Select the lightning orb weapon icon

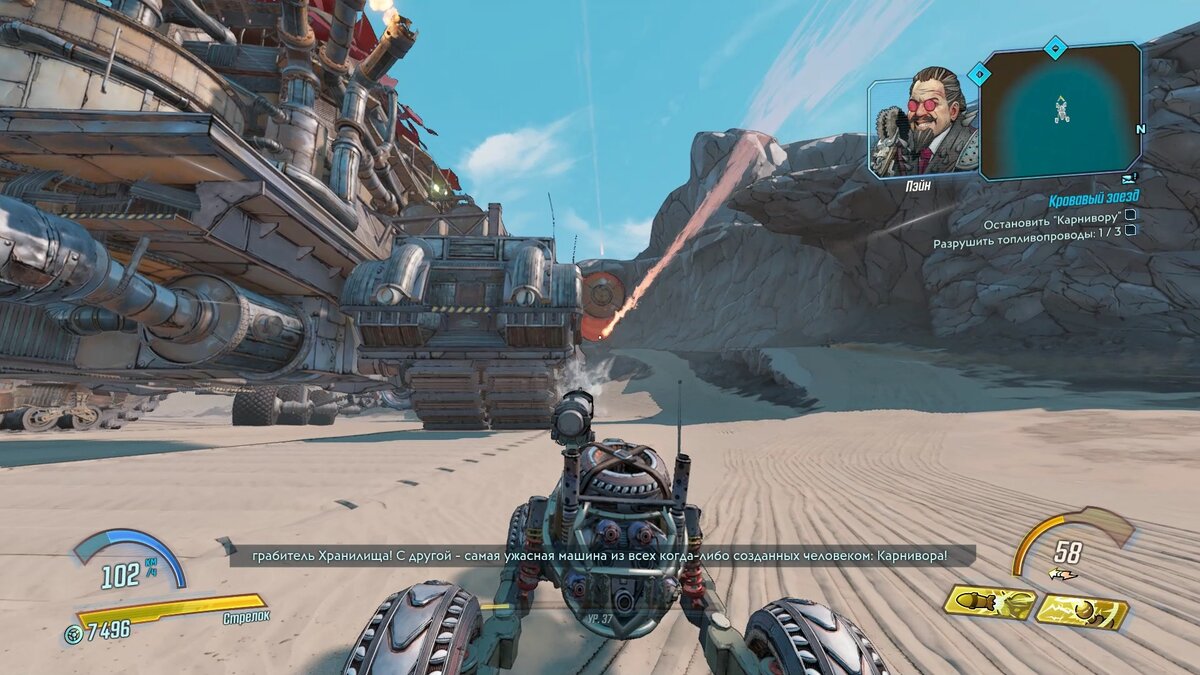[1082, 610]
